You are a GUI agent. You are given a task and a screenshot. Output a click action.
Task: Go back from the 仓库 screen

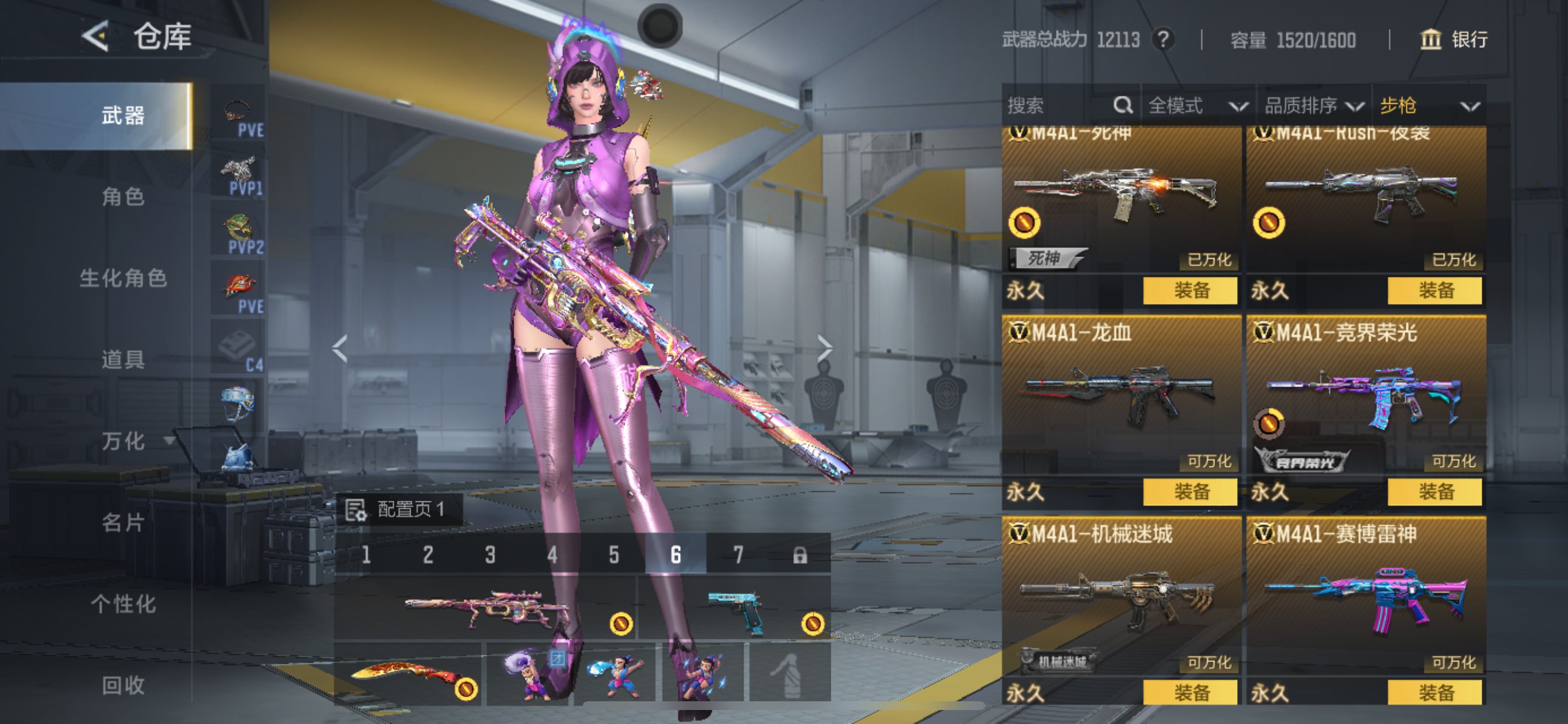tap(96, 37)
